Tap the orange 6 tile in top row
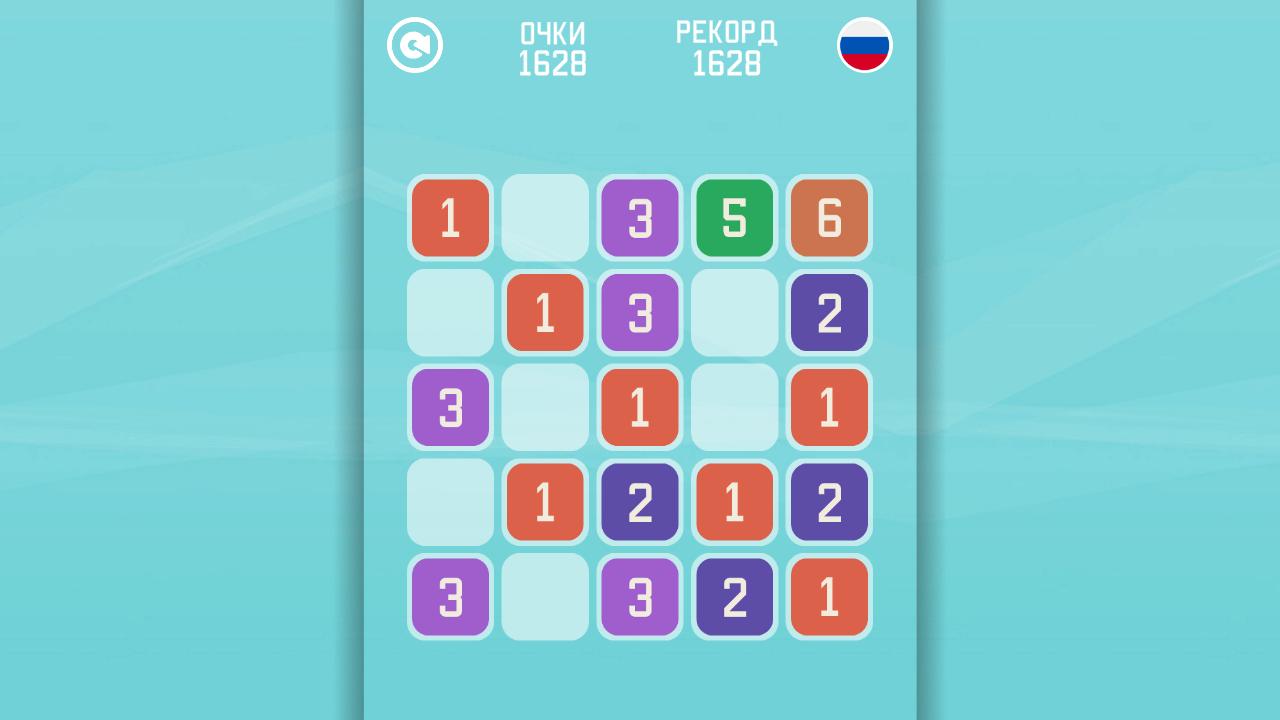Viewport: 1280px width, 720px height. pyautogui.click(x=829, y=218)
